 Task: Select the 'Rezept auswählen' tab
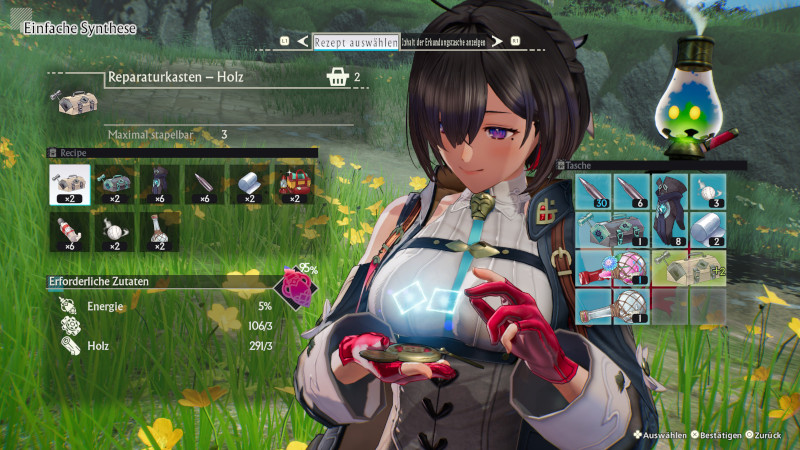coord(355,42)
